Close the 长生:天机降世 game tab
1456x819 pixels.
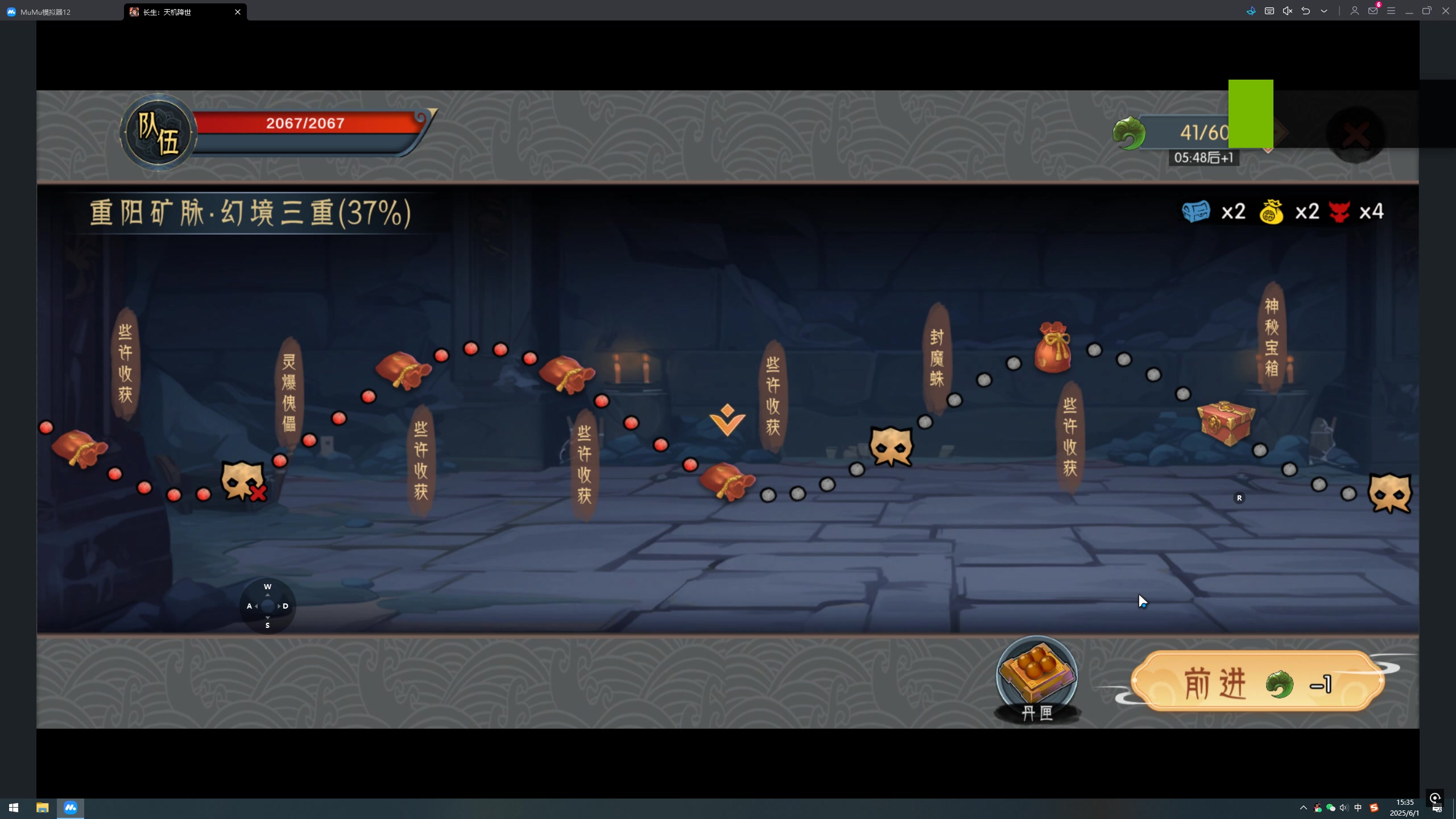238,11
